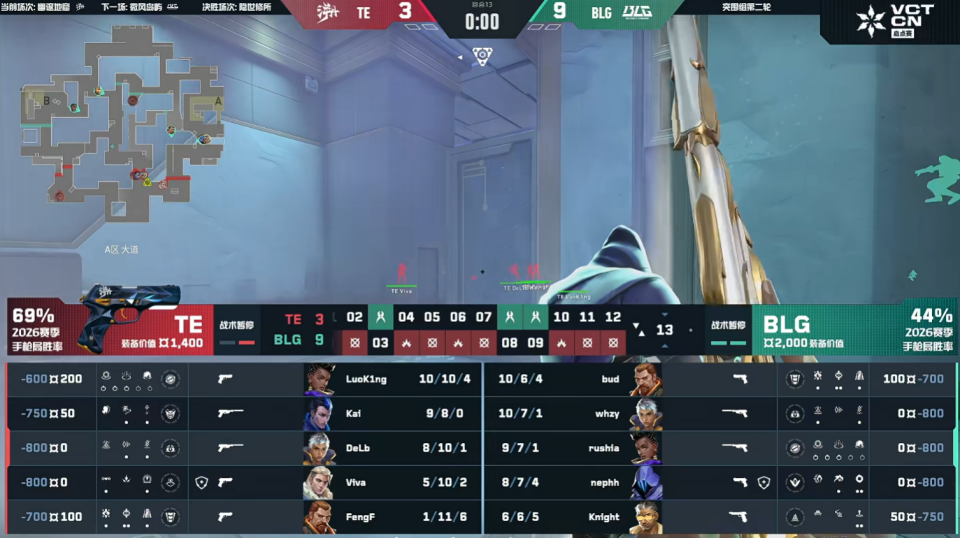Screen dimensions: 960x538
Task: Select LuoK1ng's player row
Action: tap(243, 379)
